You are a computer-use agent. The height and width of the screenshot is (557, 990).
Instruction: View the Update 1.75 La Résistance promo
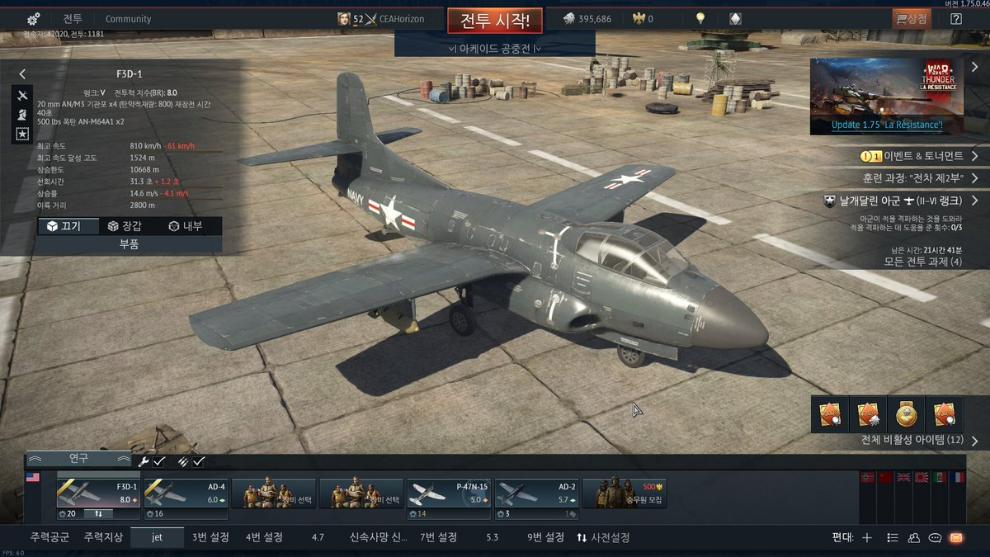pos(886,96)
